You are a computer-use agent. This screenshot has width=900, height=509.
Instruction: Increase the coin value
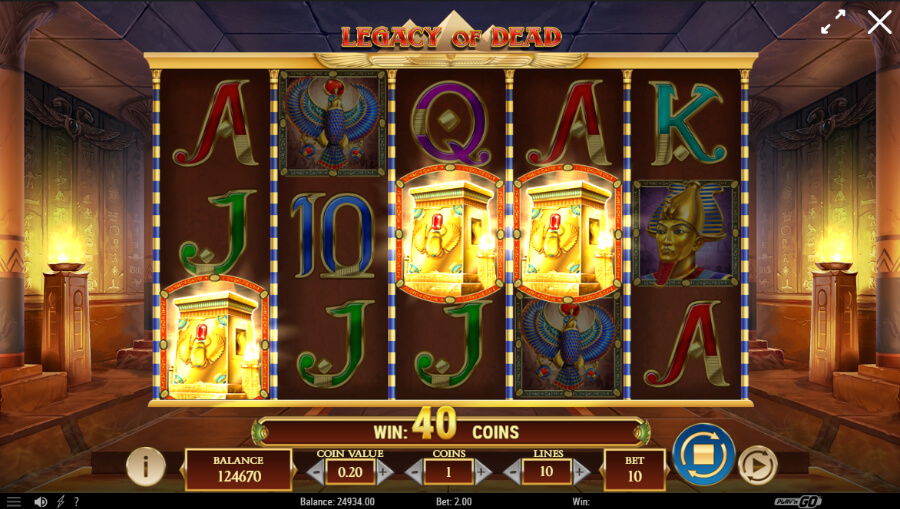click(x=385, y=472)
